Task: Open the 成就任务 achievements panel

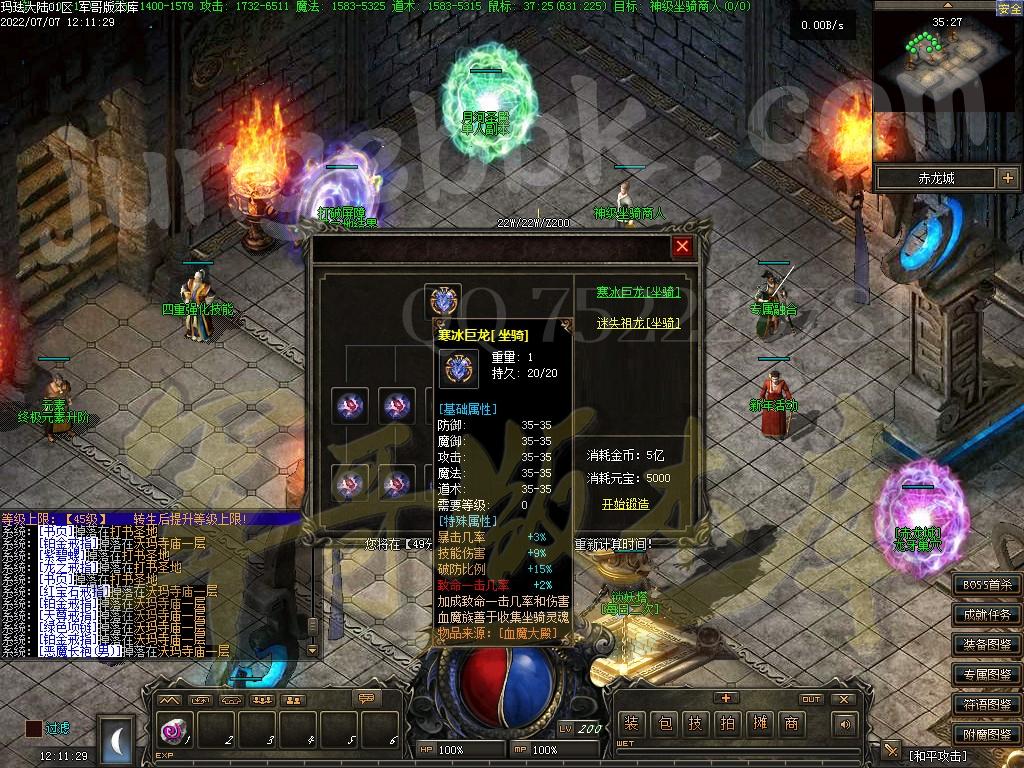Action: click(x=987, y=614)
